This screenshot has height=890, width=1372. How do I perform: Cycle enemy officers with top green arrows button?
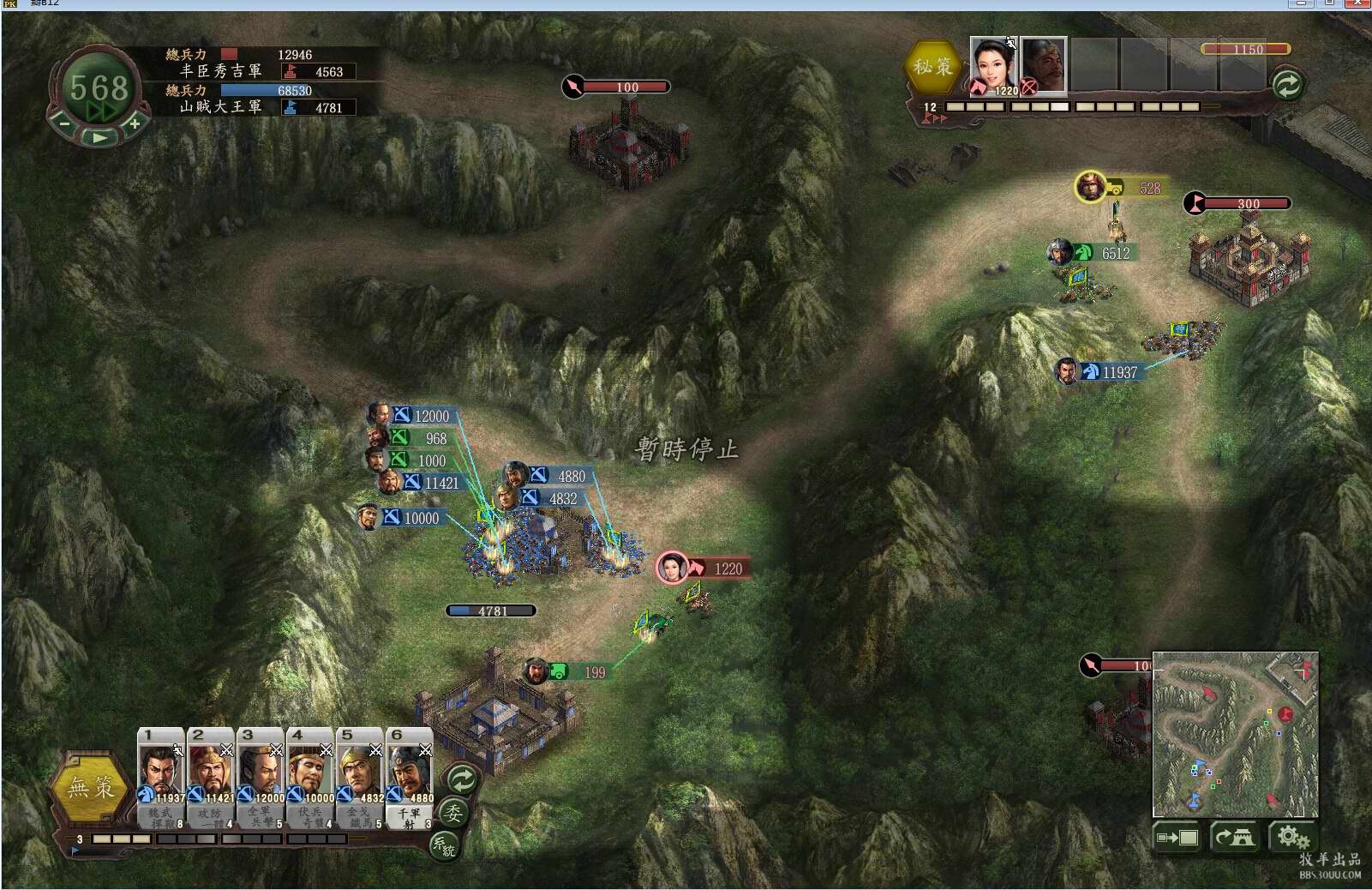tap(1286, 84)
